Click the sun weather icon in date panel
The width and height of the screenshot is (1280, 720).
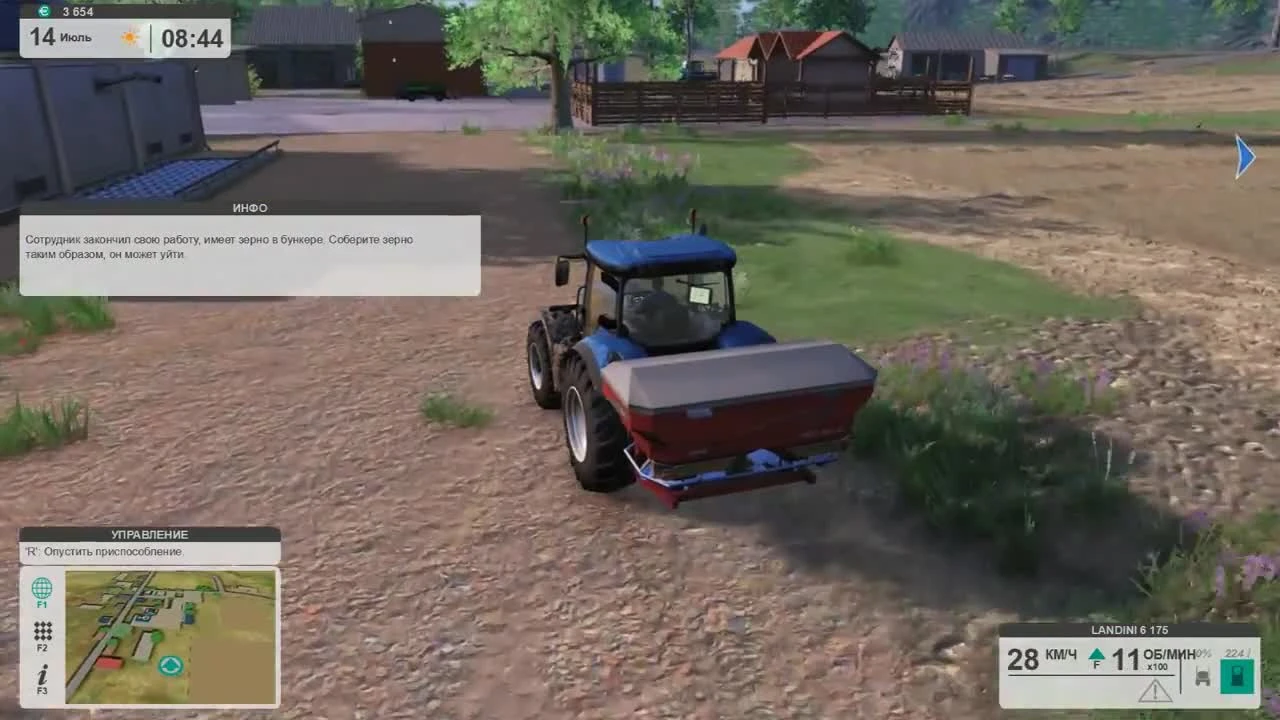(x=129, y=36)
